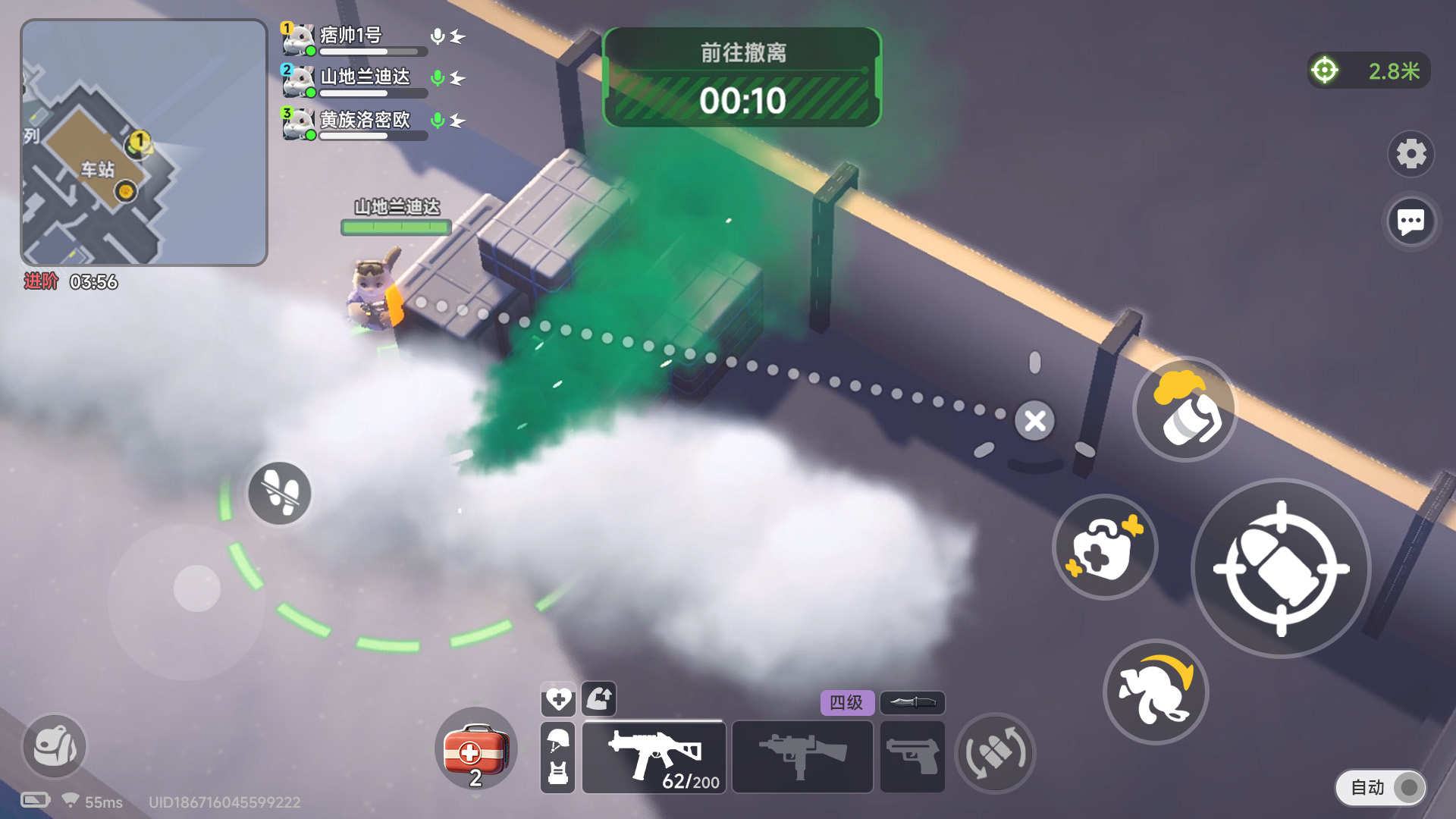Open the backpack inventory
The height and width of the screenshot is (819, 1456).
pyautogui.click(x=54, y=746)
